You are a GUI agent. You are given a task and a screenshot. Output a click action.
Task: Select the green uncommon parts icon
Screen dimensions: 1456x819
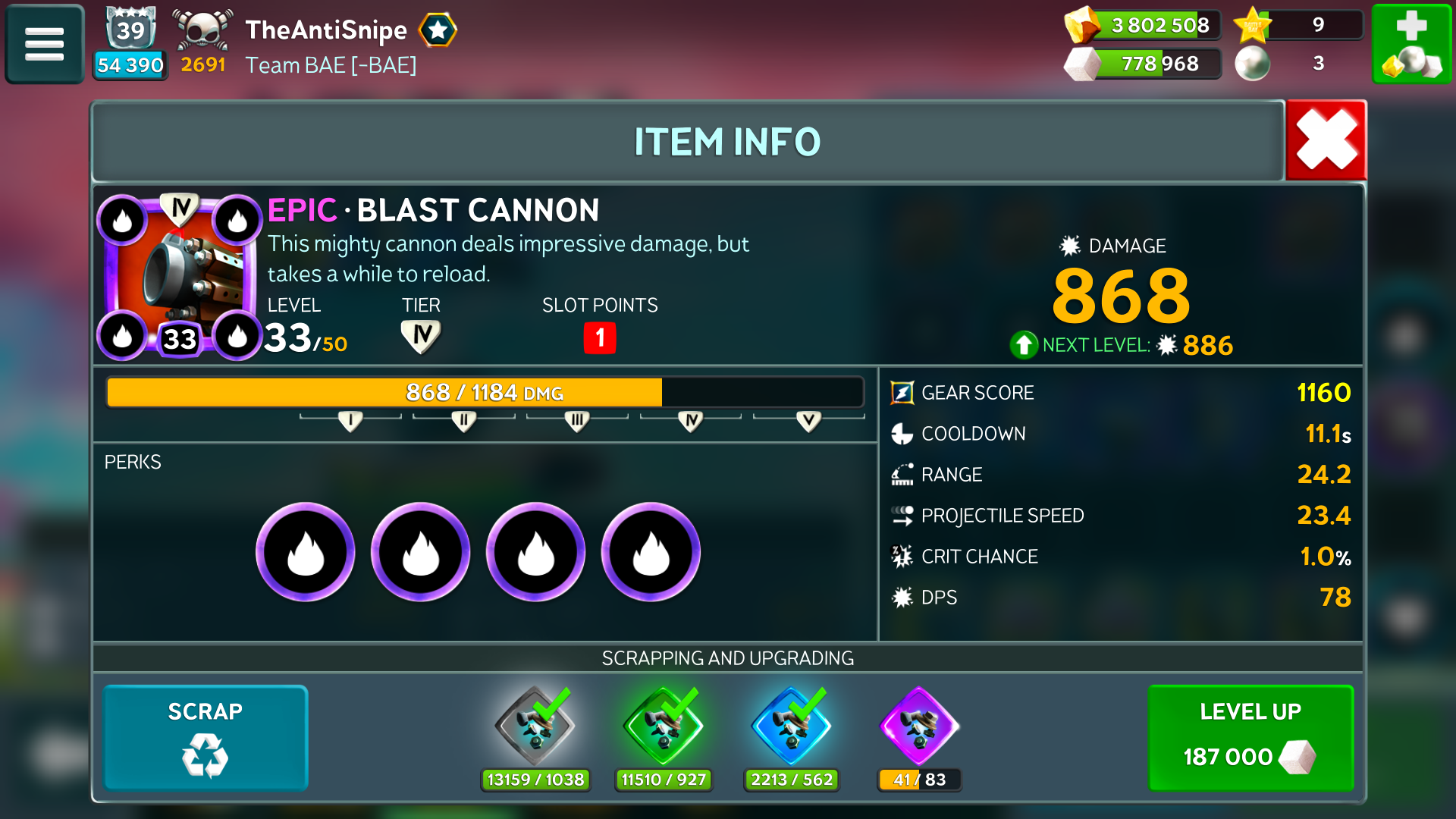(664, 726)
